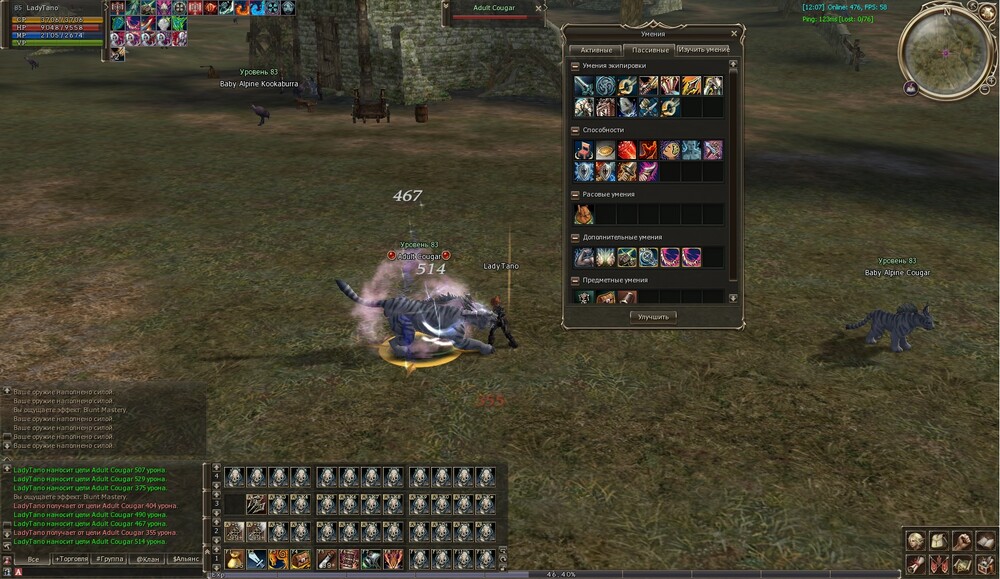Collapse the Умения экипировки section
This screenshot has width=1000, height=579.
575,66
